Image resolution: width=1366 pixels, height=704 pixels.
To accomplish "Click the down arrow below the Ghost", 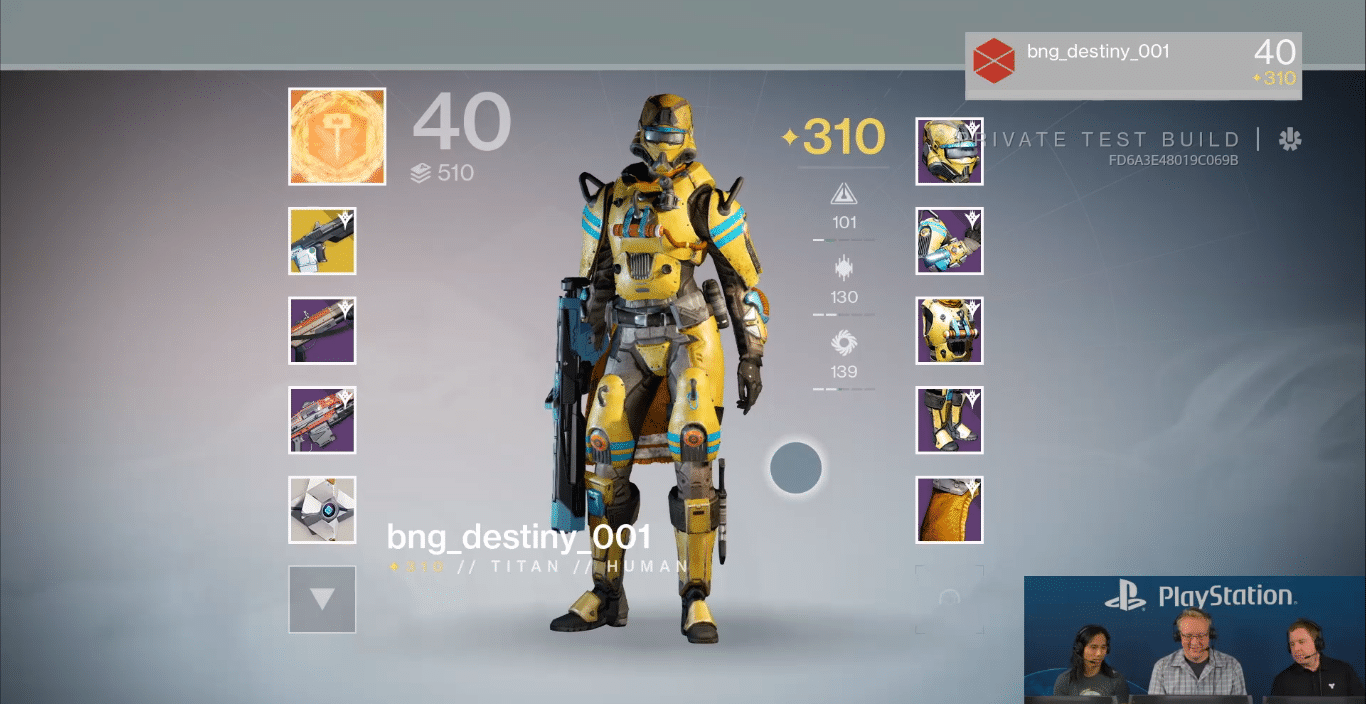I will (x=322, y=599).
